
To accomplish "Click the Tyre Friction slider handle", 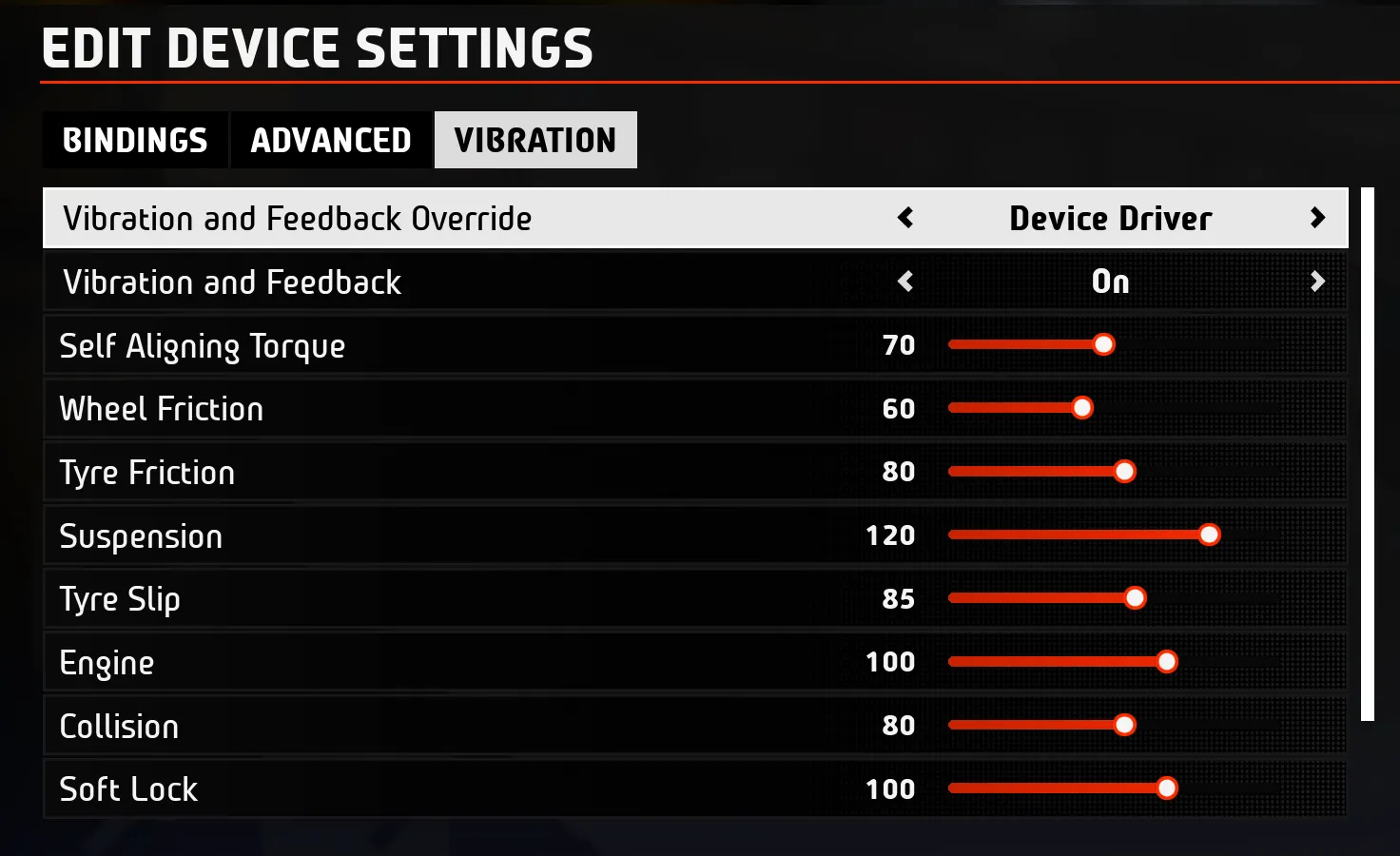I will tap(1125, 472).
